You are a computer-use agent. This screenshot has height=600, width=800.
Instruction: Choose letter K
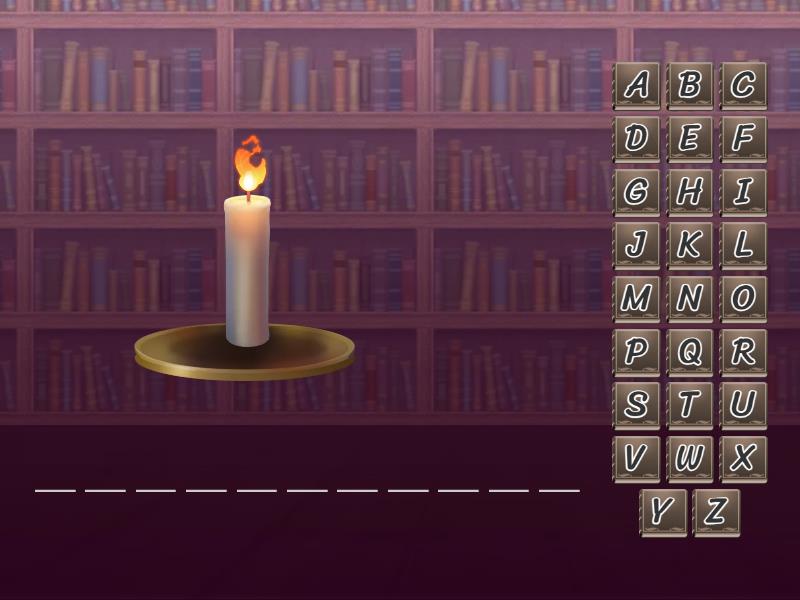click(x=689, y=245)
